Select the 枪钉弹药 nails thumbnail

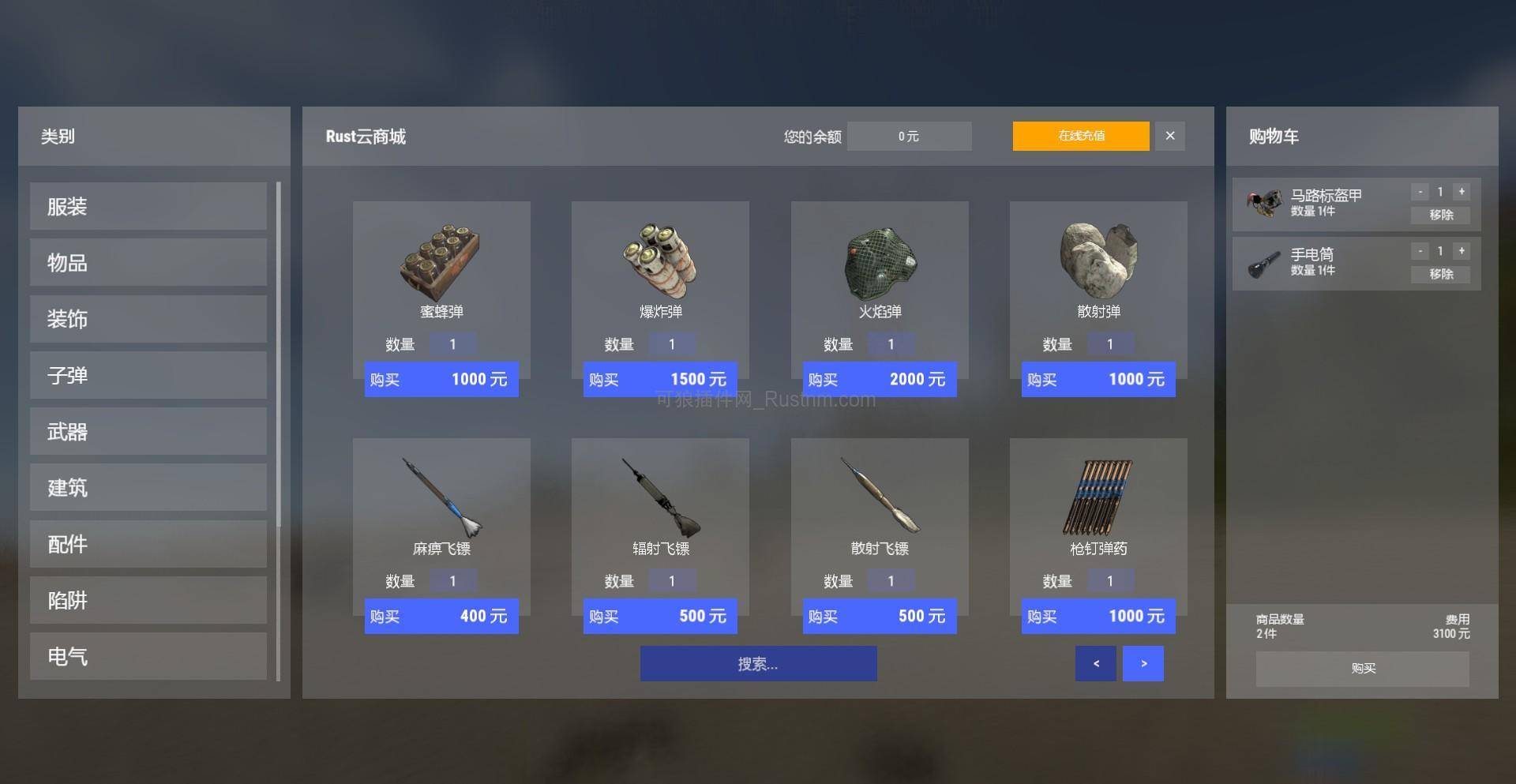1098,497
